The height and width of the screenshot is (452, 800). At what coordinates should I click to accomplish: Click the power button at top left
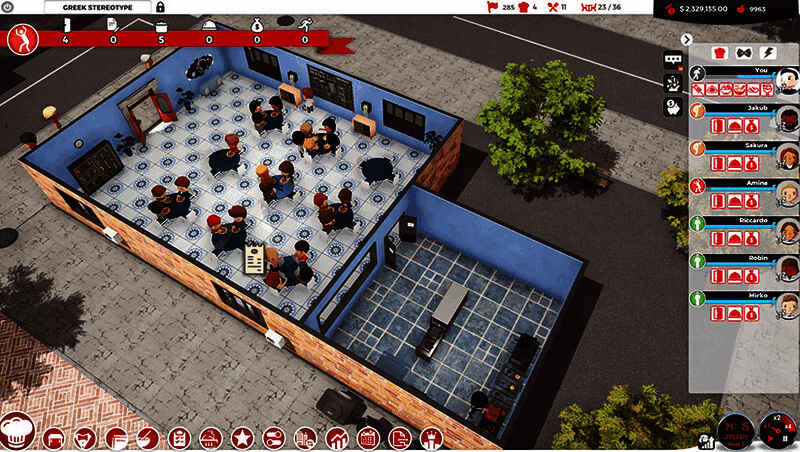pyautogui.click(x=8, y=7)
